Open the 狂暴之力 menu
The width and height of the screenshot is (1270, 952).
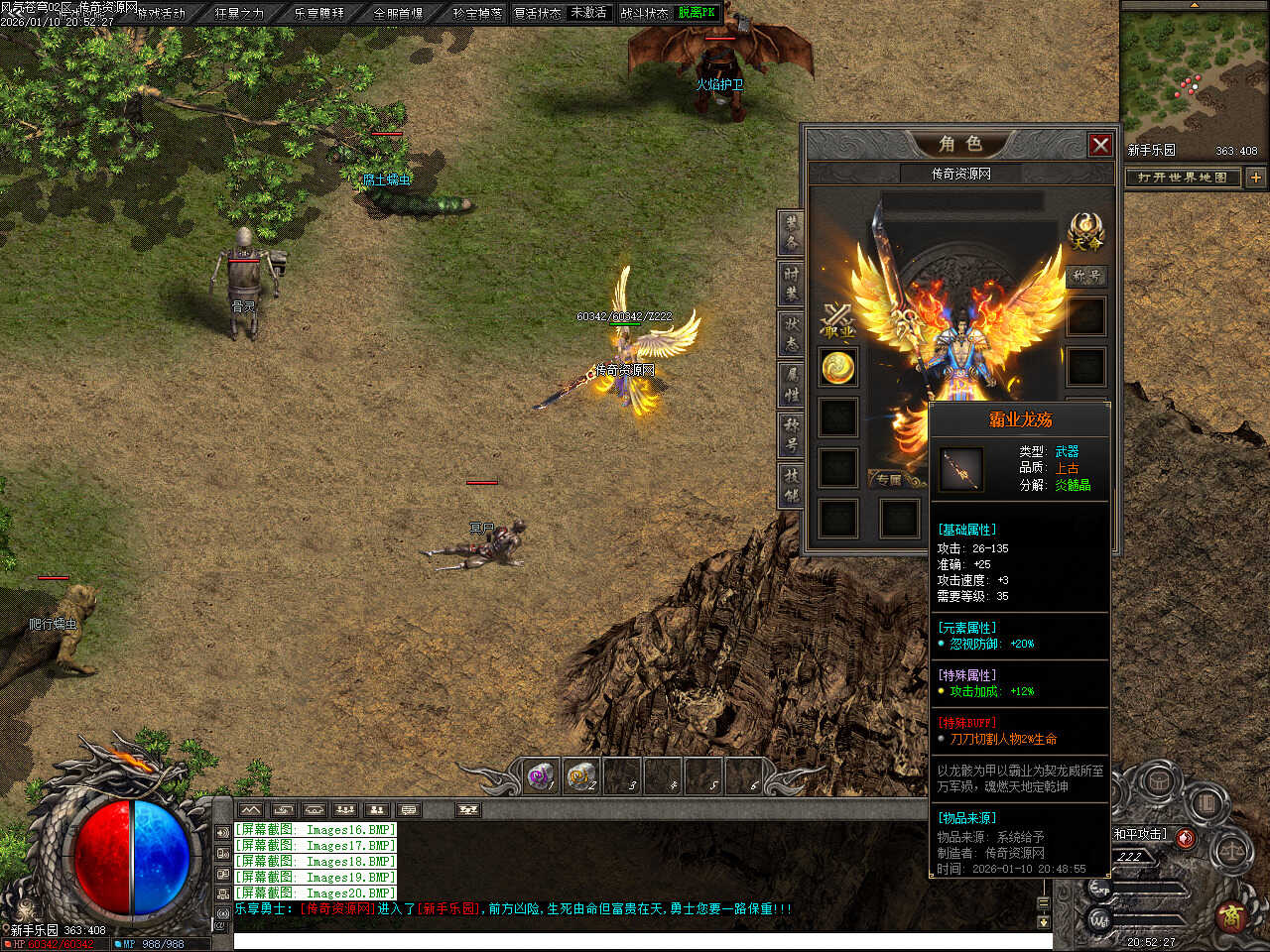tap(239, 13)
